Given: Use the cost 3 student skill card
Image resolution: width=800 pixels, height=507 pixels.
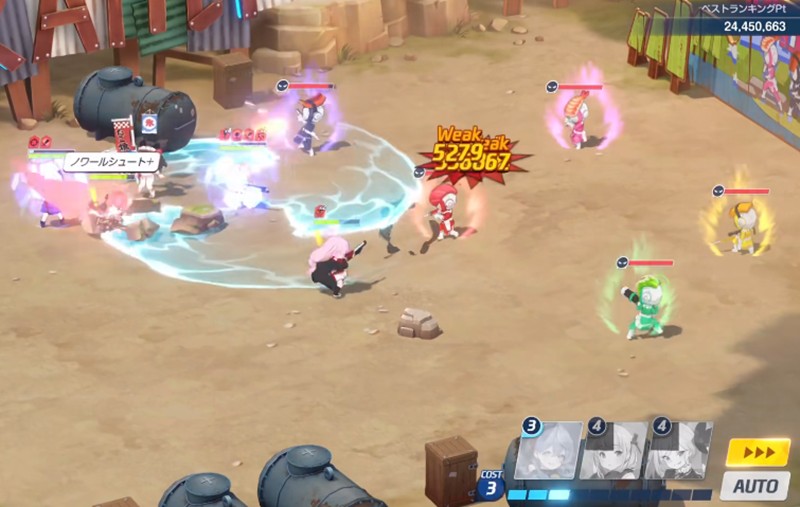Looking at the screenshot, I should tap(549, 450).
